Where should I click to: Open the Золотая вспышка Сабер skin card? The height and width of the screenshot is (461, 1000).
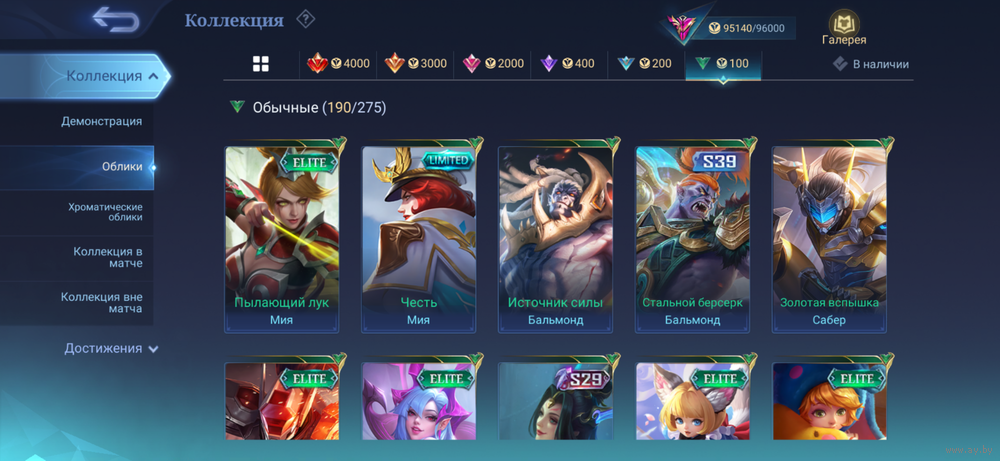(x=828, y=239)
